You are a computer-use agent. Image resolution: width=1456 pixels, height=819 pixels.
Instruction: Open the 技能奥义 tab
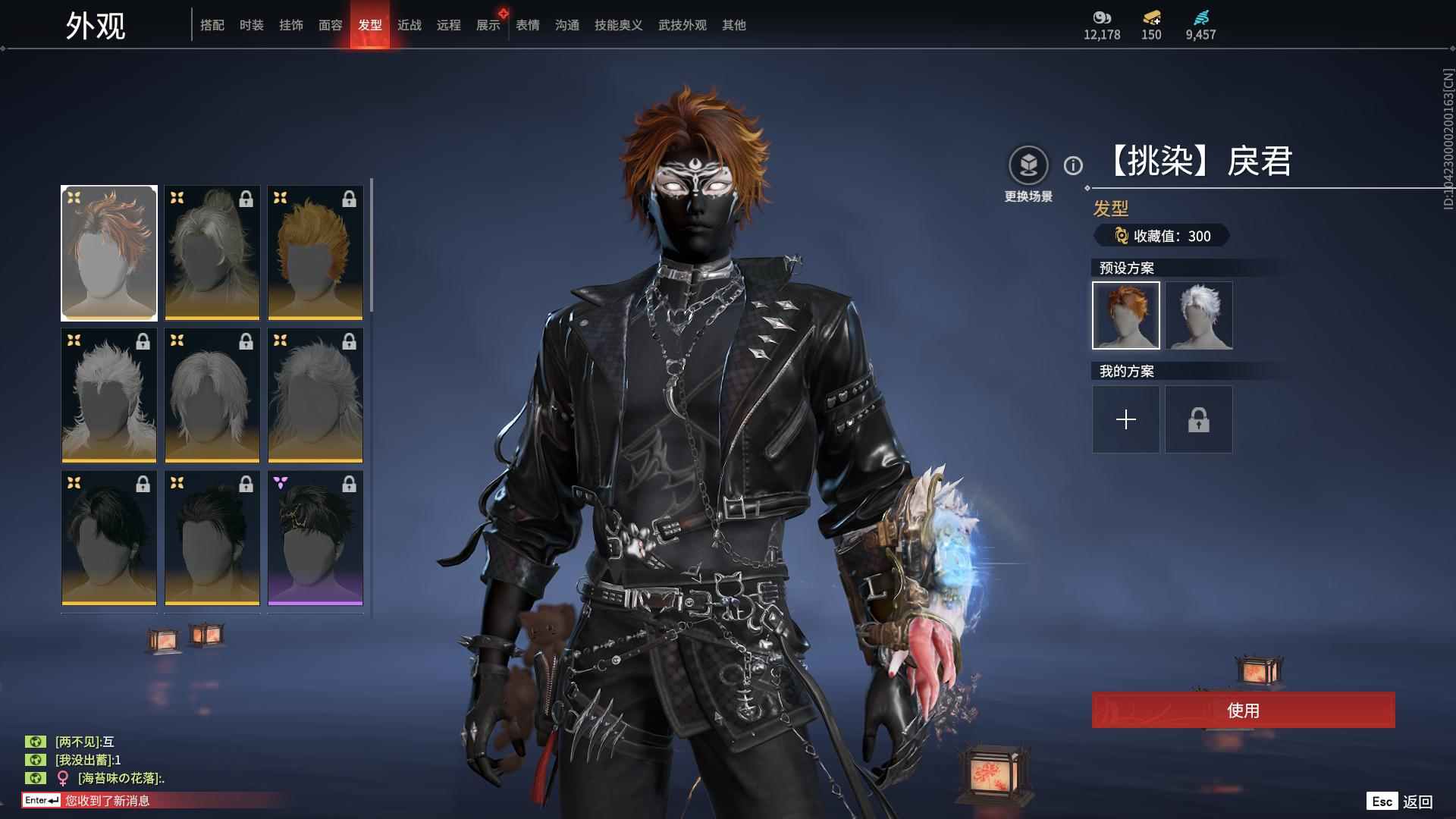click(x=619, y=25)
